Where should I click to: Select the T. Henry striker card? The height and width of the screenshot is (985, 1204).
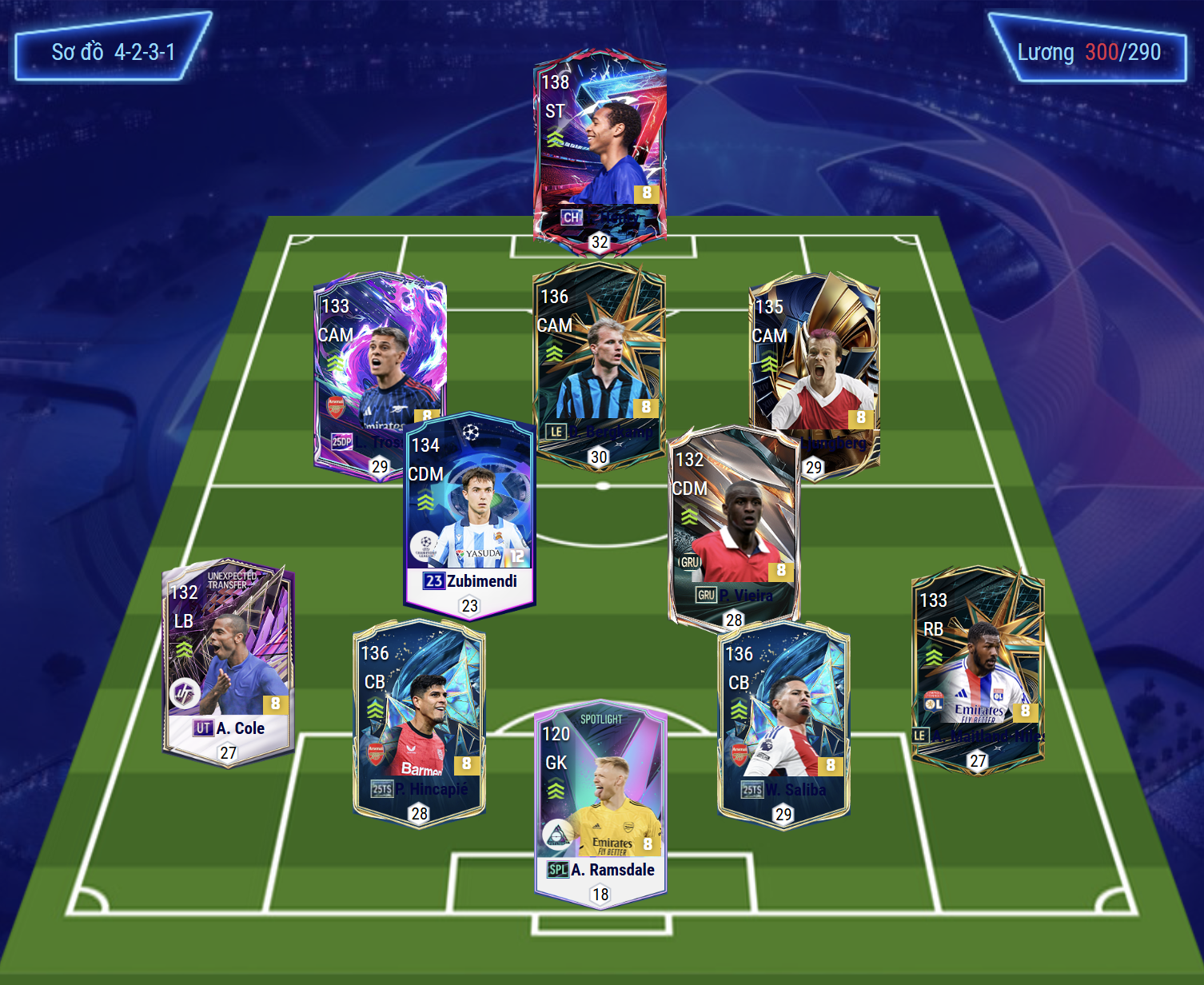[x=600, y=148]
